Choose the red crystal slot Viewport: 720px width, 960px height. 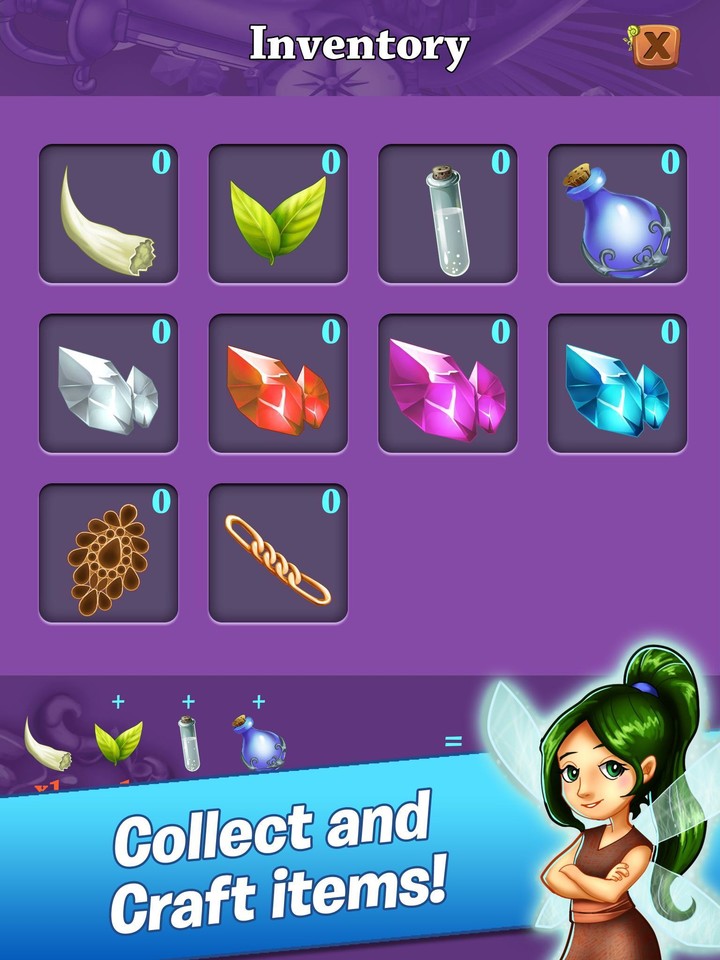[278, 384]
